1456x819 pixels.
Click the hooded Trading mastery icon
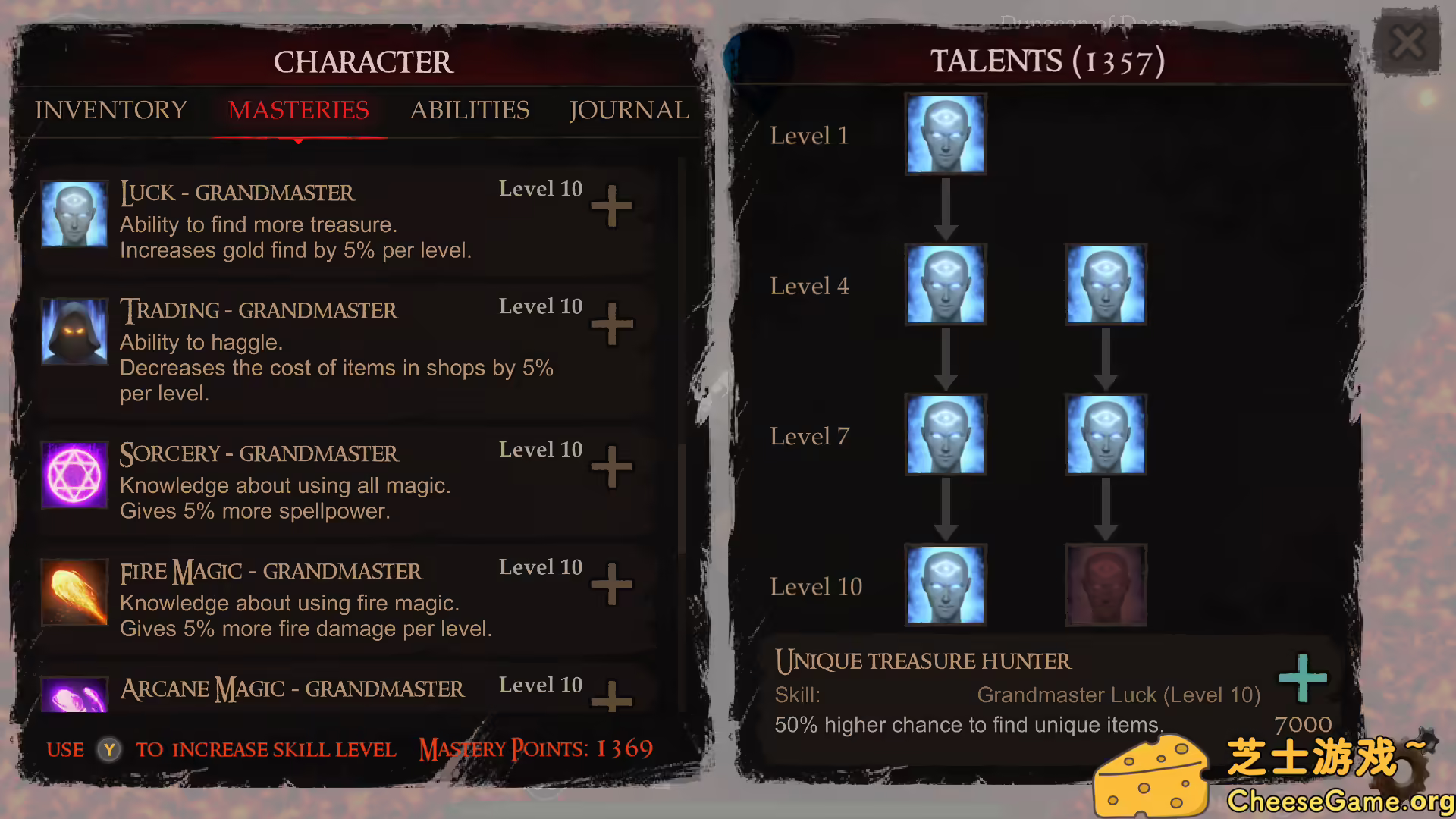click(74, 333)
